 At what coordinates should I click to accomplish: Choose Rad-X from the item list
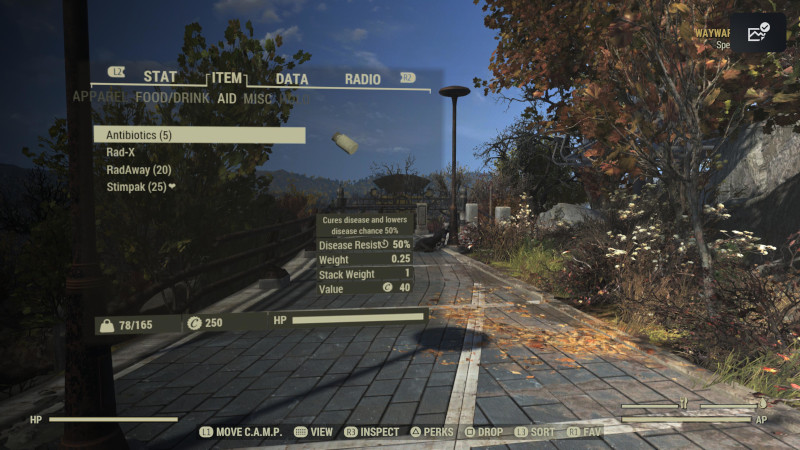coord(121,152)
